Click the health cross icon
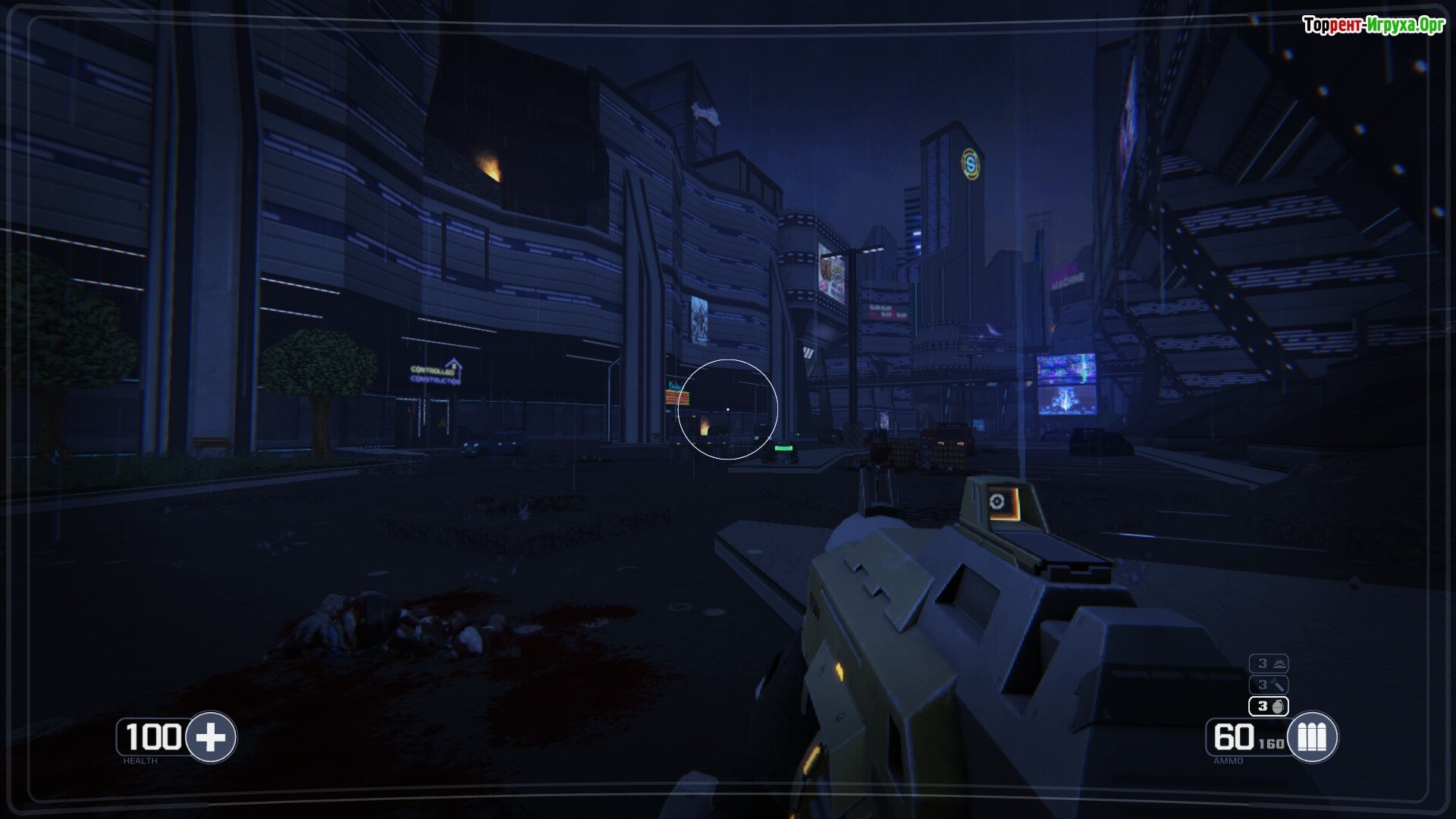 pyautogui.click(x=211, y=736)
